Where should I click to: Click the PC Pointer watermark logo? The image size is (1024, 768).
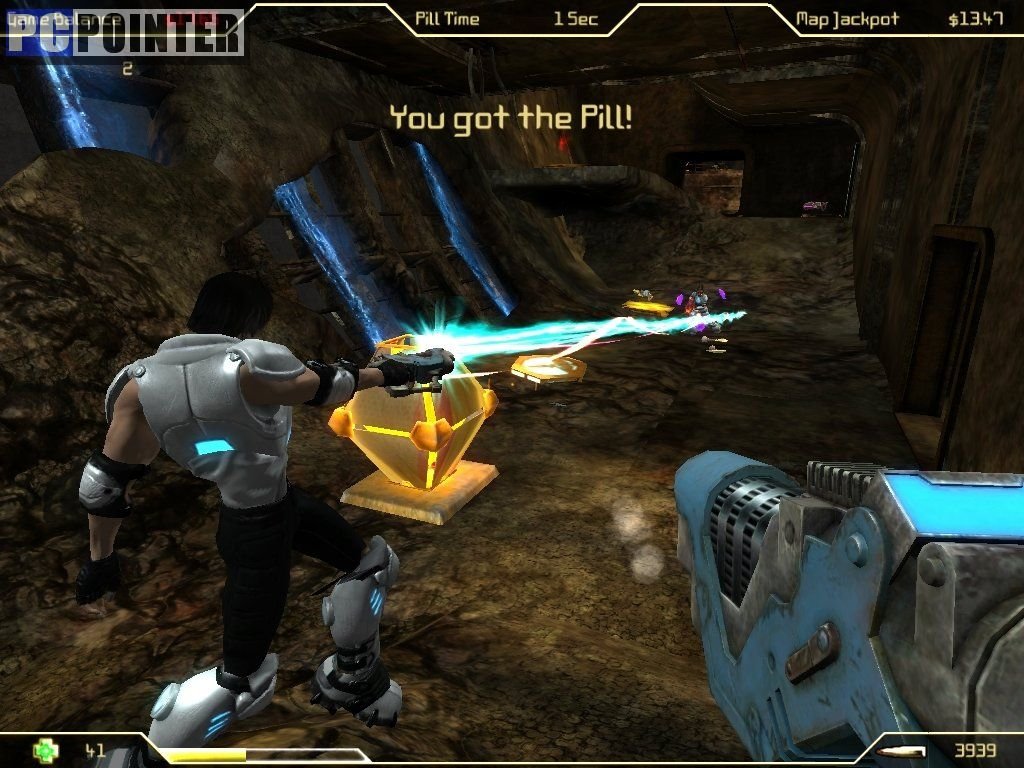pyautogui.click(x=124, y=32)
